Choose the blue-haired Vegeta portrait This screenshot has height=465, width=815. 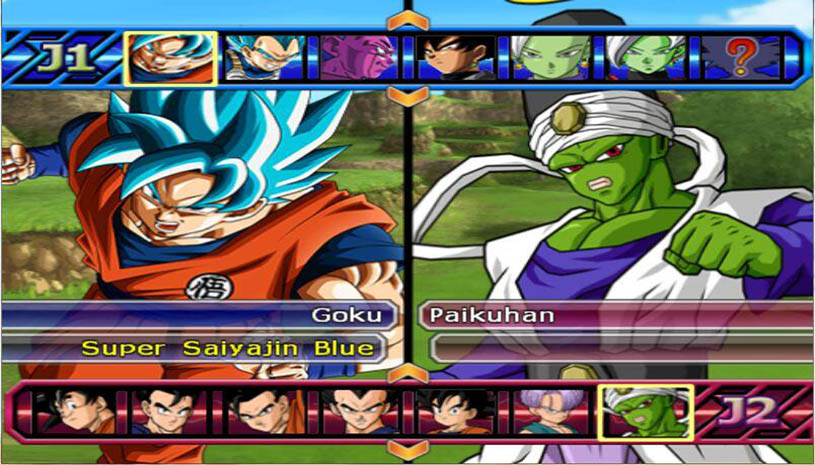pyautogui.click(x=264, y=58)
